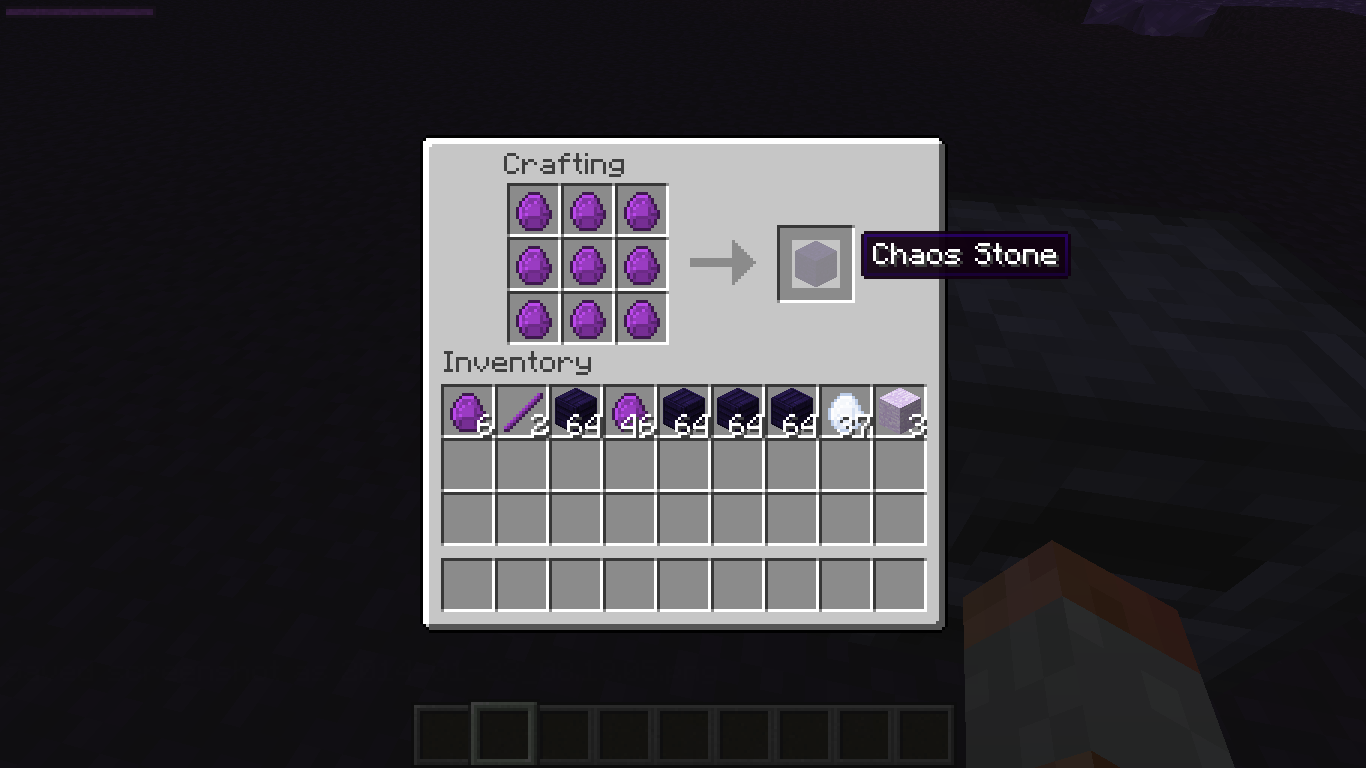Grab the stack of 46 purple gems
Image resolution: width=1366 pixels, height=768 pixels.
[x=628, y=410]
